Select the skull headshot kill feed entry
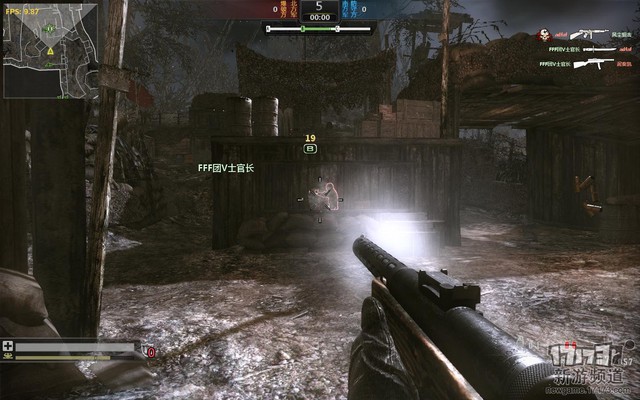Screen dimensions: 640x400 tap(545, 34)
